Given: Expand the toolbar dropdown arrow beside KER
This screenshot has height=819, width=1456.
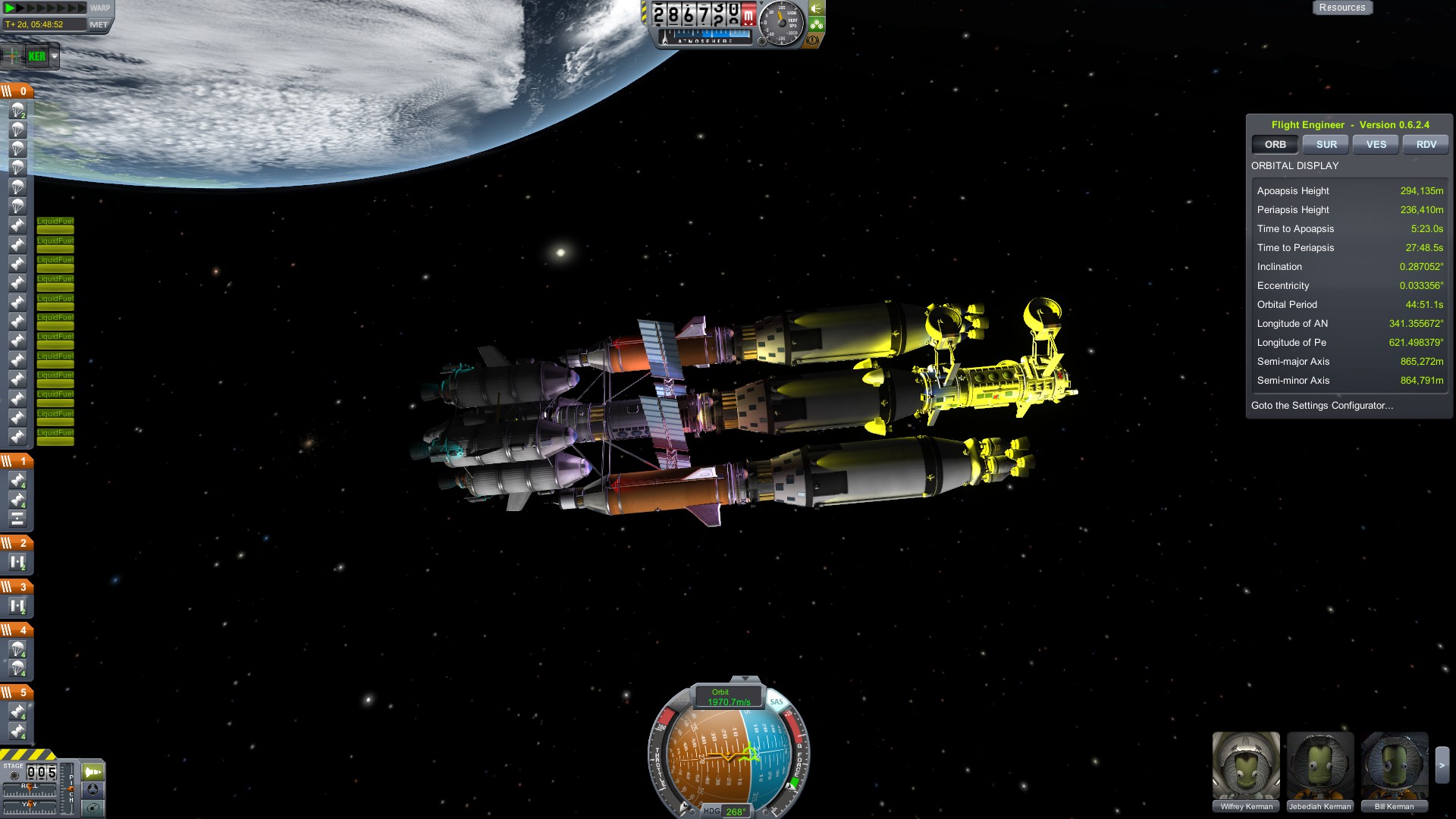Looking at the screenshot, I should pyautogui.click(x=55, y=56).
